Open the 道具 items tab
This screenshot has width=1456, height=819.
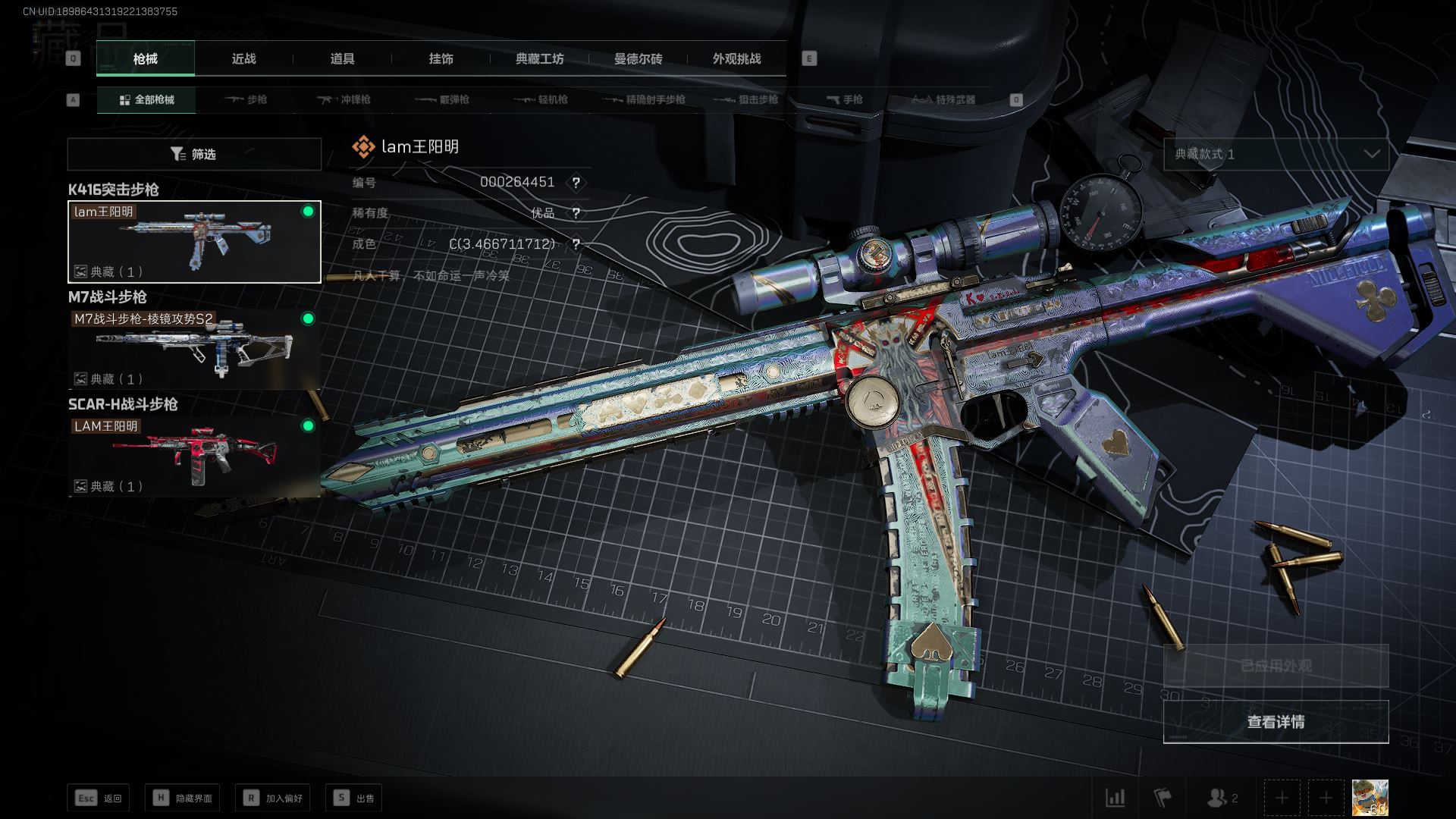342,58
